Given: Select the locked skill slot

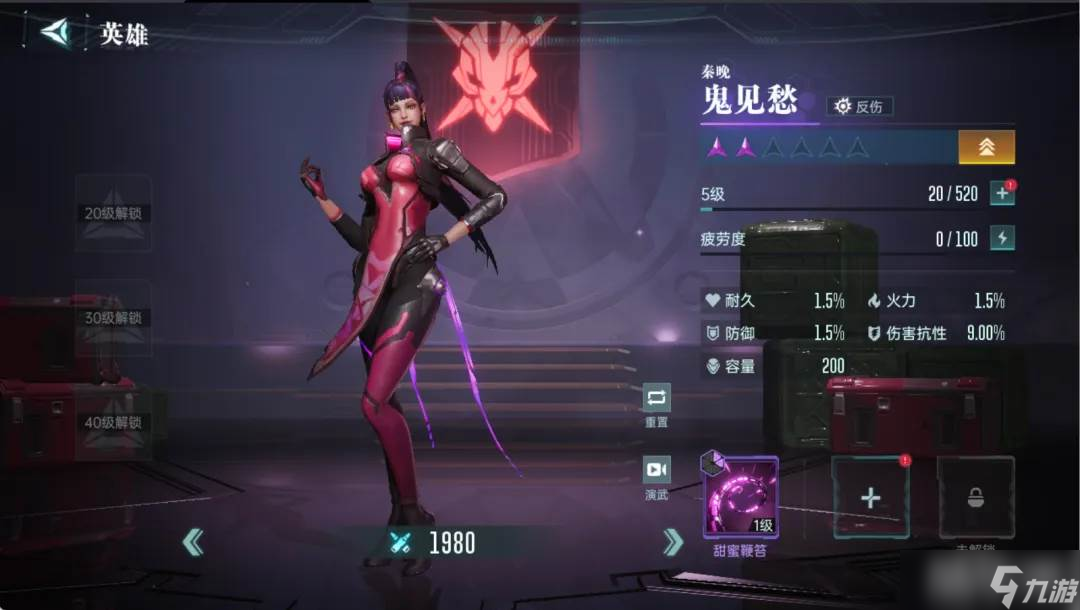Looking at the screenshot, I should (x=976, y=498).
